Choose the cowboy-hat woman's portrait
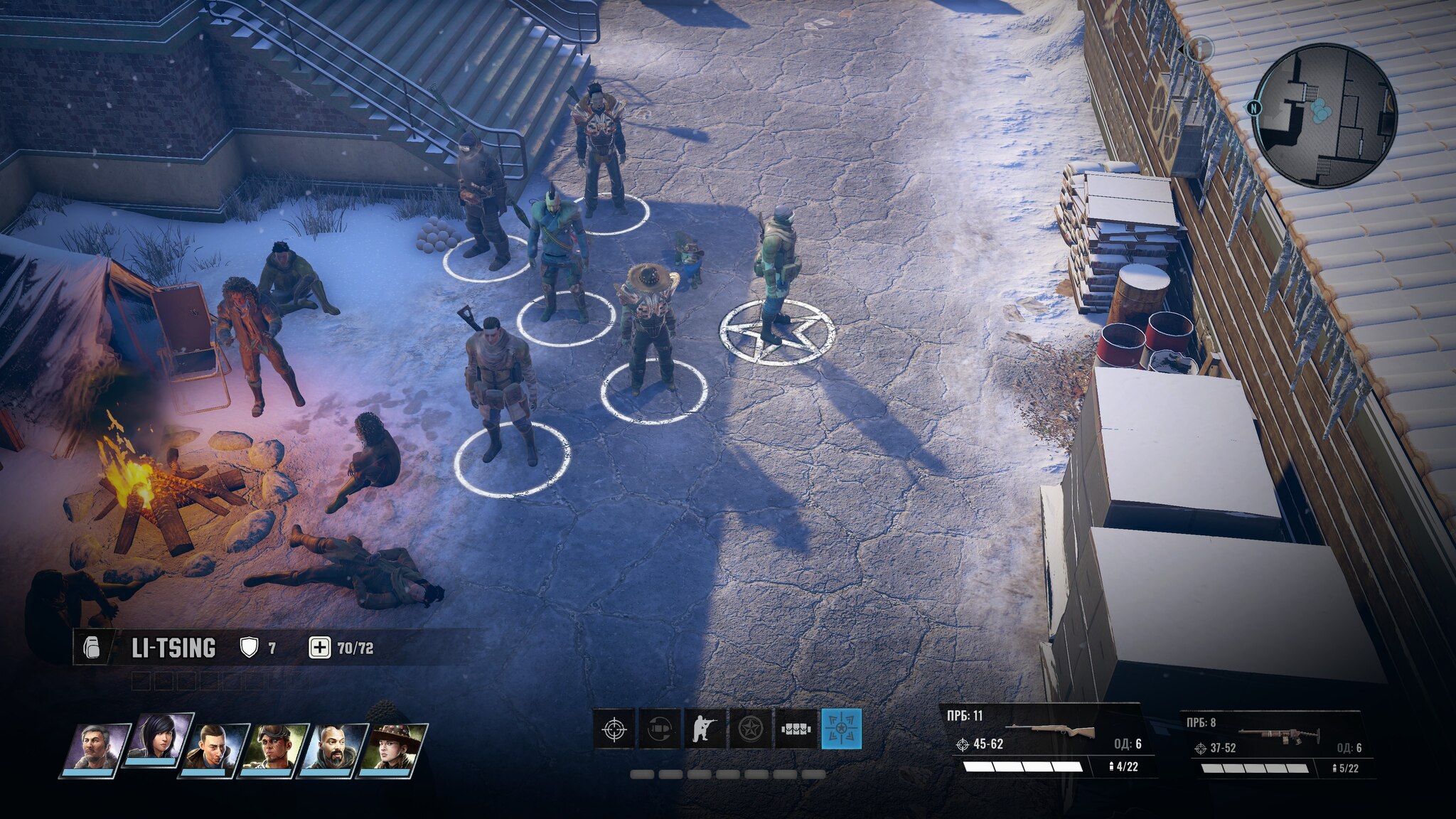Viewport: 1456px width, 819px height. click(393, 749)
